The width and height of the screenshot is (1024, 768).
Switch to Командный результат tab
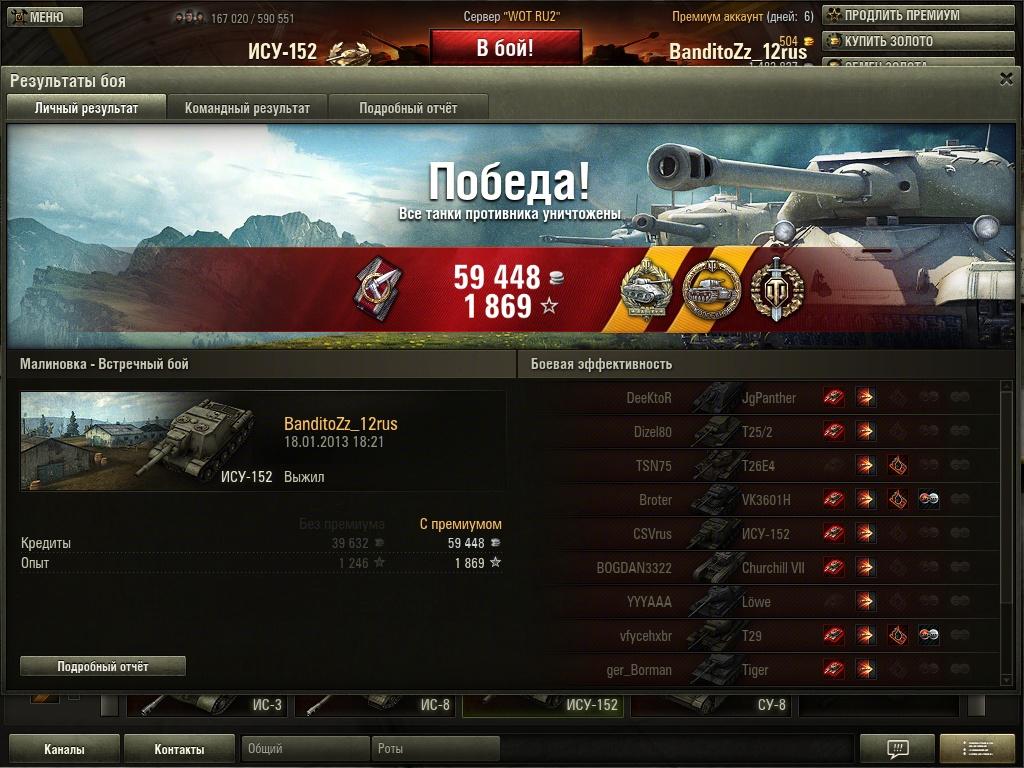click(247, 108)
